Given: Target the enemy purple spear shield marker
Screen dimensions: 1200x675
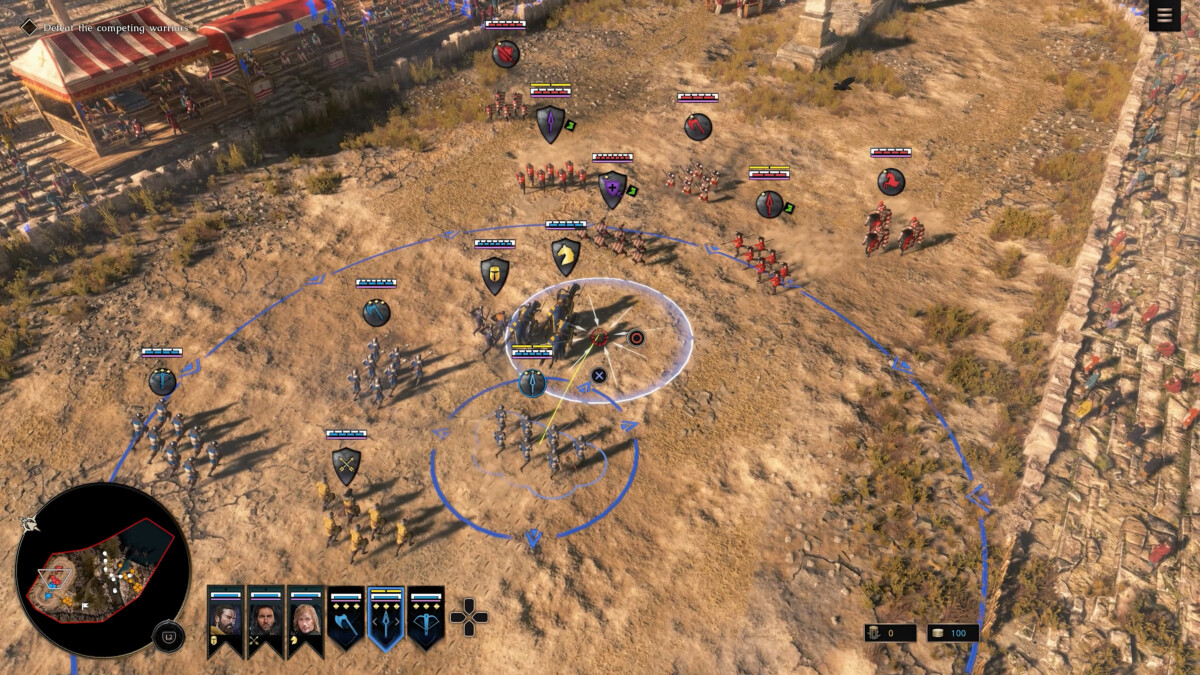Looking at the screenshot, I should [x=550, y=124].
